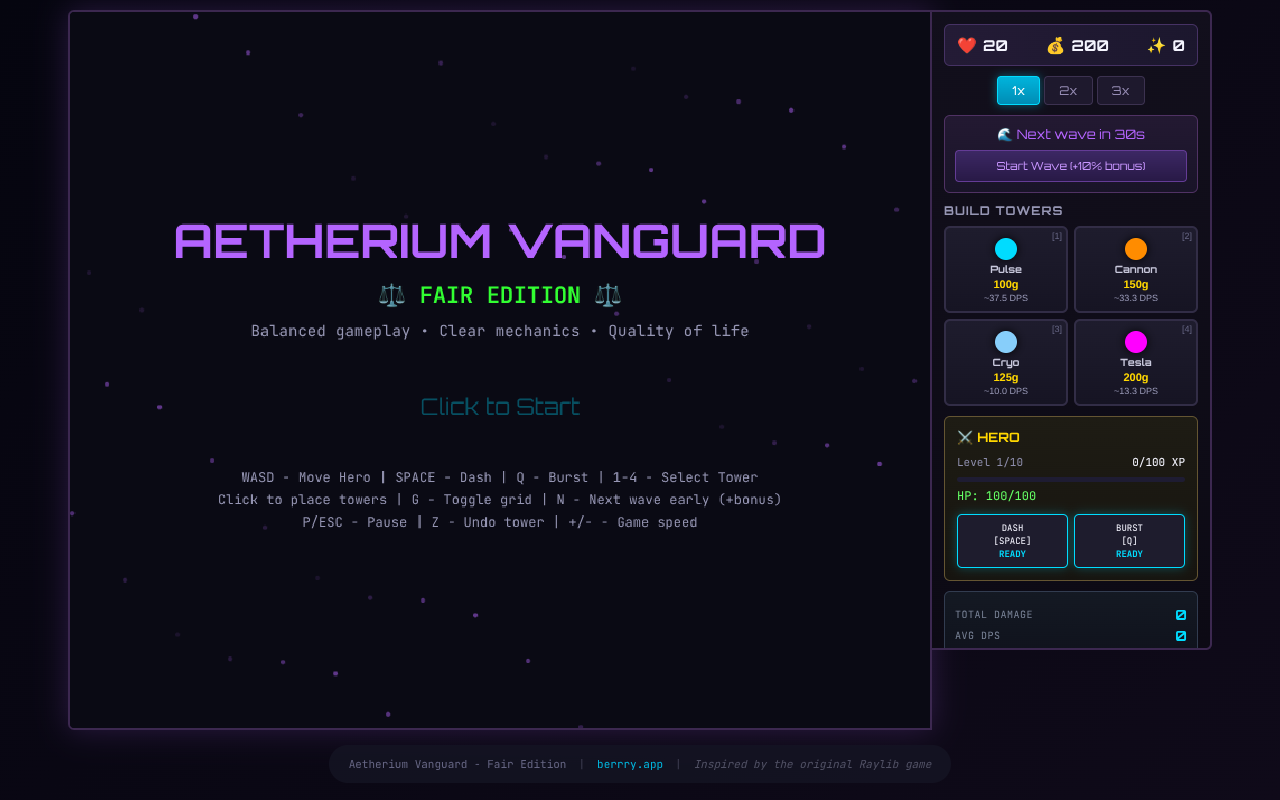Click the hero XP progress bar
The width and height of the screenshot is (1280, 800).
(x=1070, y=478)
